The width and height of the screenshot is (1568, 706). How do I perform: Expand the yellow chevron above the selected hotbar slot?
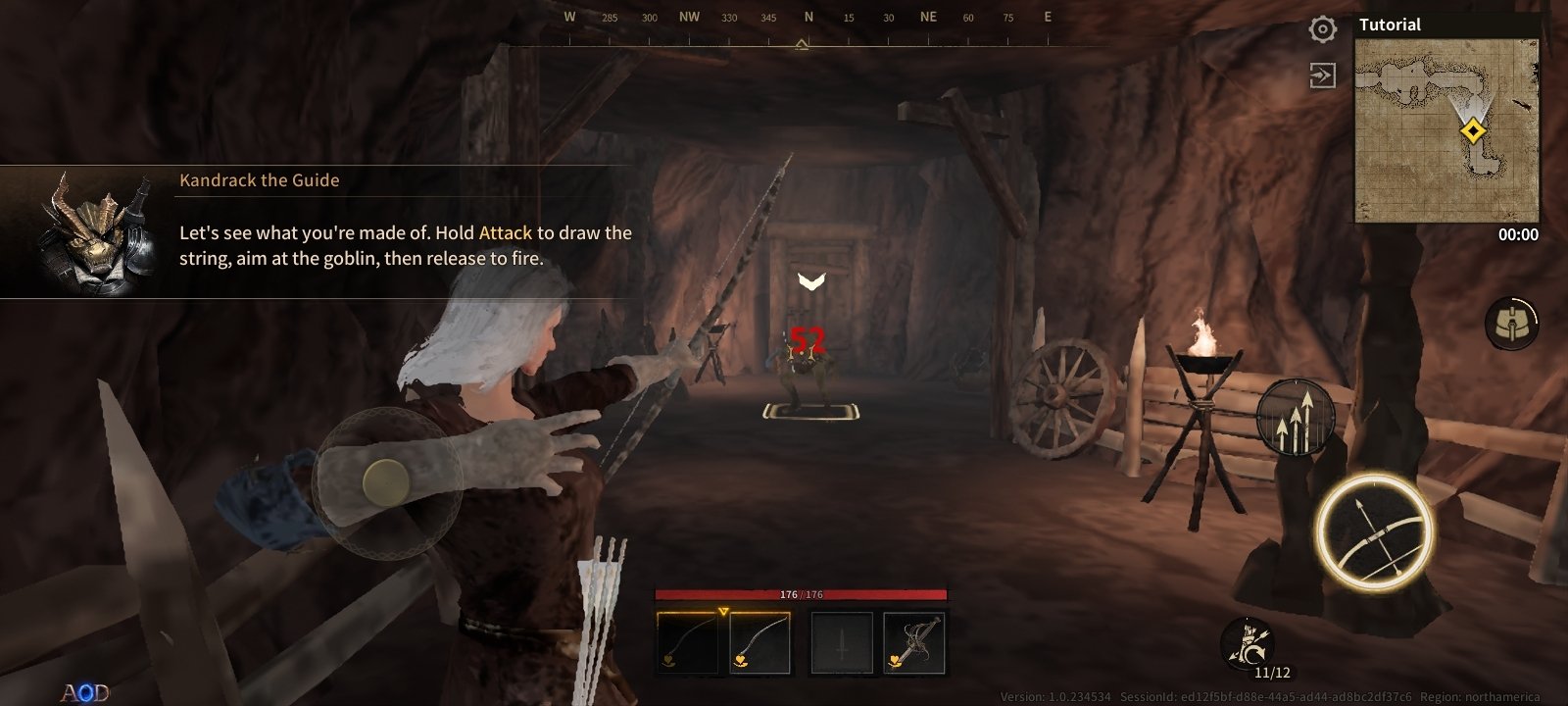(722, 610)
